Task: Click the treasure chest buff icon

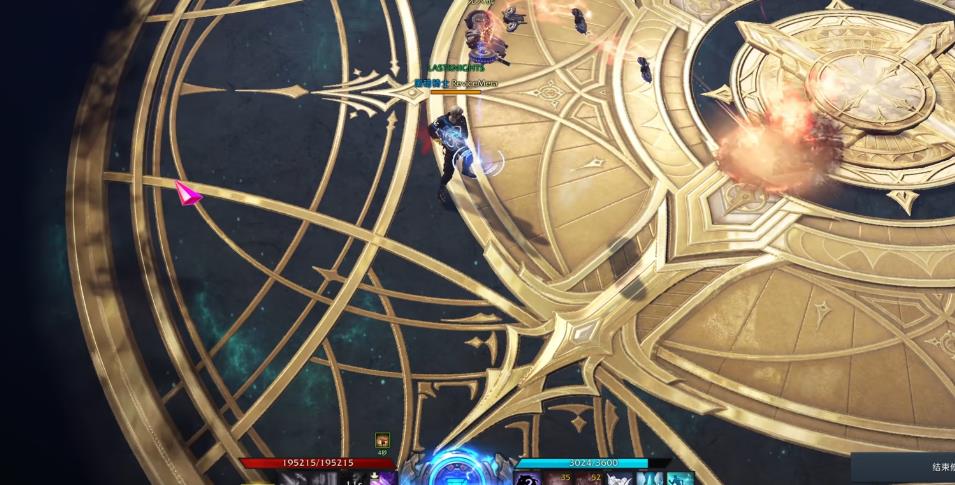Action: click(x=382, y=440)
